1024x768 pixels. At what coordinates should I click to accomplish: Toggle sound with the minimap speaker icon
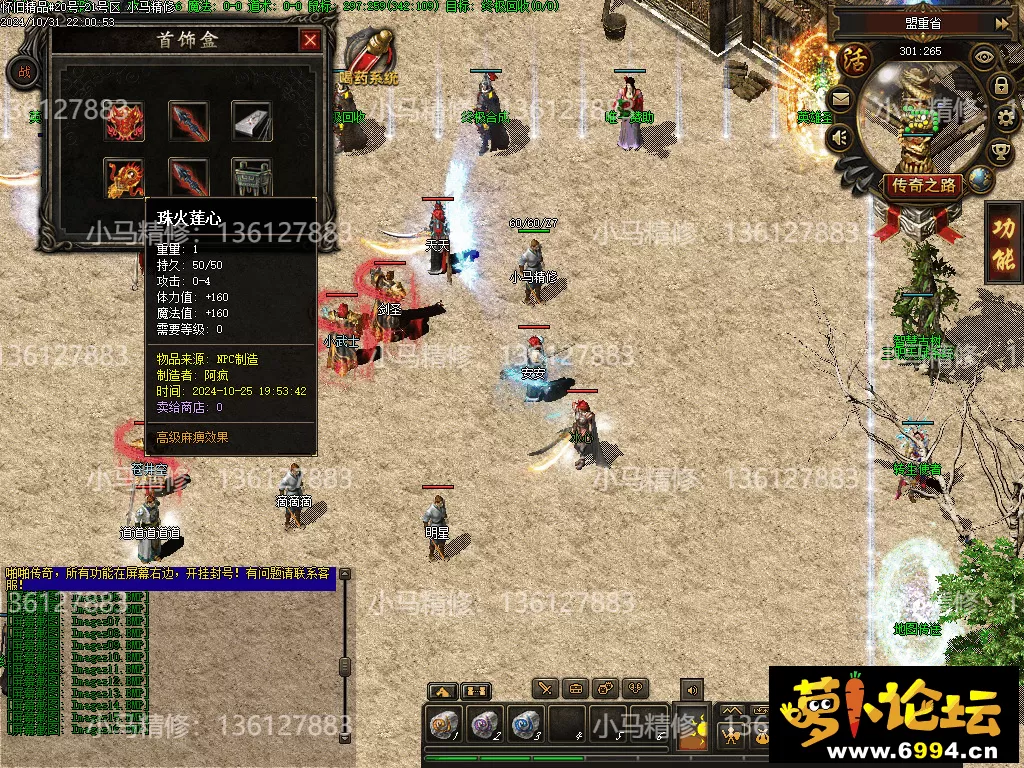tap(841, 138)
